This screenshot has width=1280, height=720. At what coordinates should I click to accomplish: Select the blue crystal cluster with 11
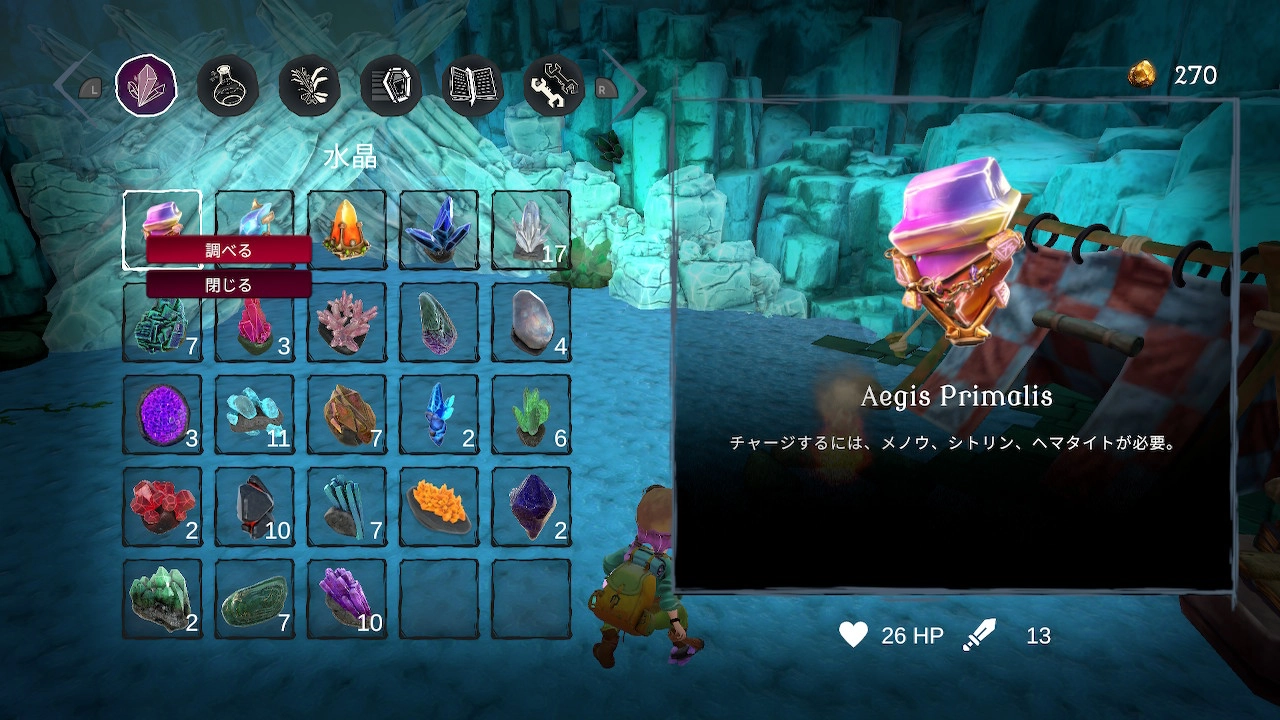[255, 413]
